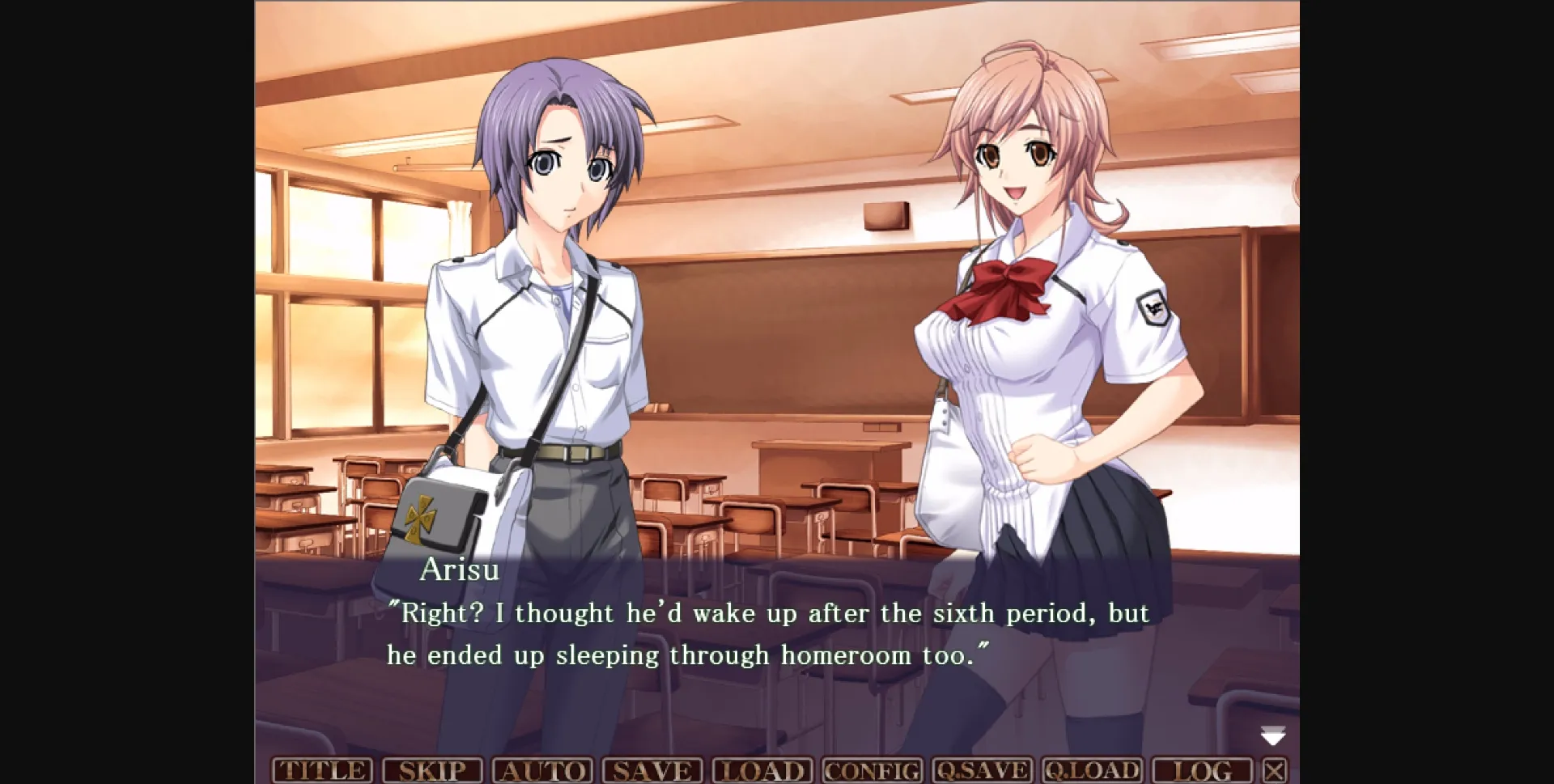Enable AUTO read mode
The height and width of the screenshot is (784, 1554).
[x=544, y=769]
